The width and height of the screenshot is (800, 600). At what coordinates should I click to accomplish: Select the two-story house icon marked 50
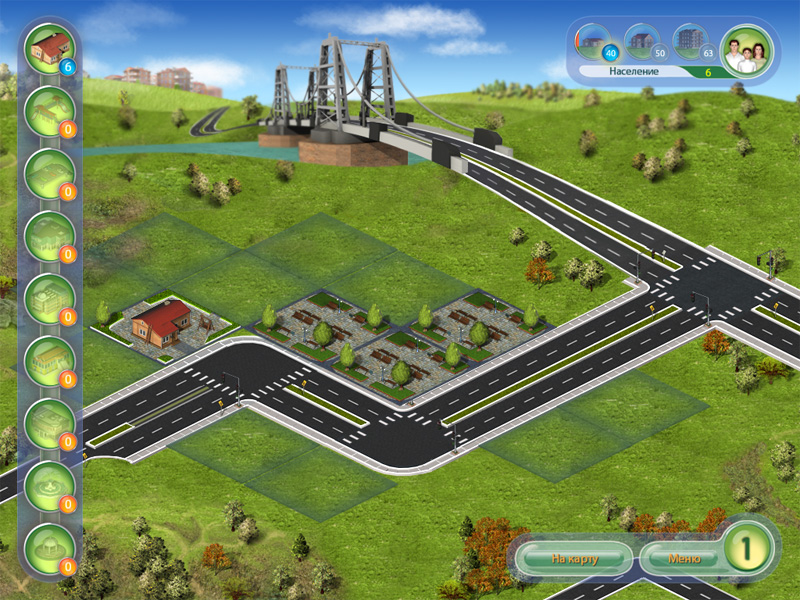point(643,42)
